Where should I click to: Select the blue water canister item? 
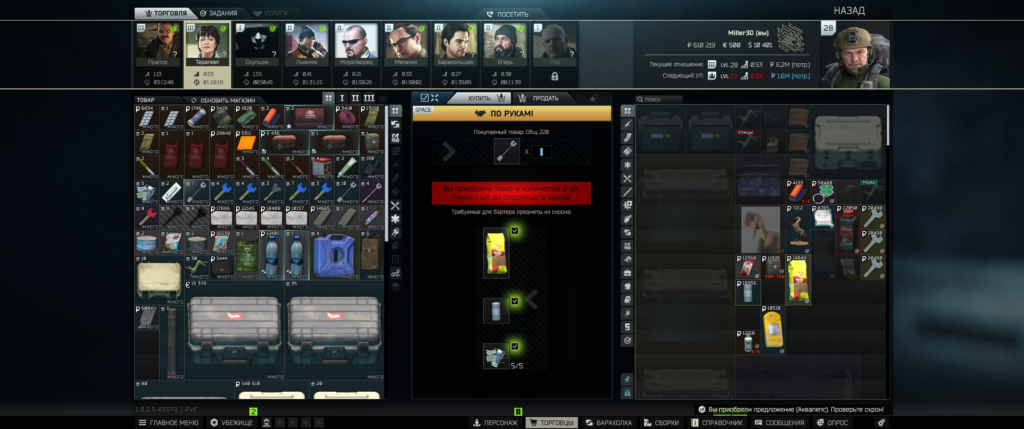click(x=333, y=254)
